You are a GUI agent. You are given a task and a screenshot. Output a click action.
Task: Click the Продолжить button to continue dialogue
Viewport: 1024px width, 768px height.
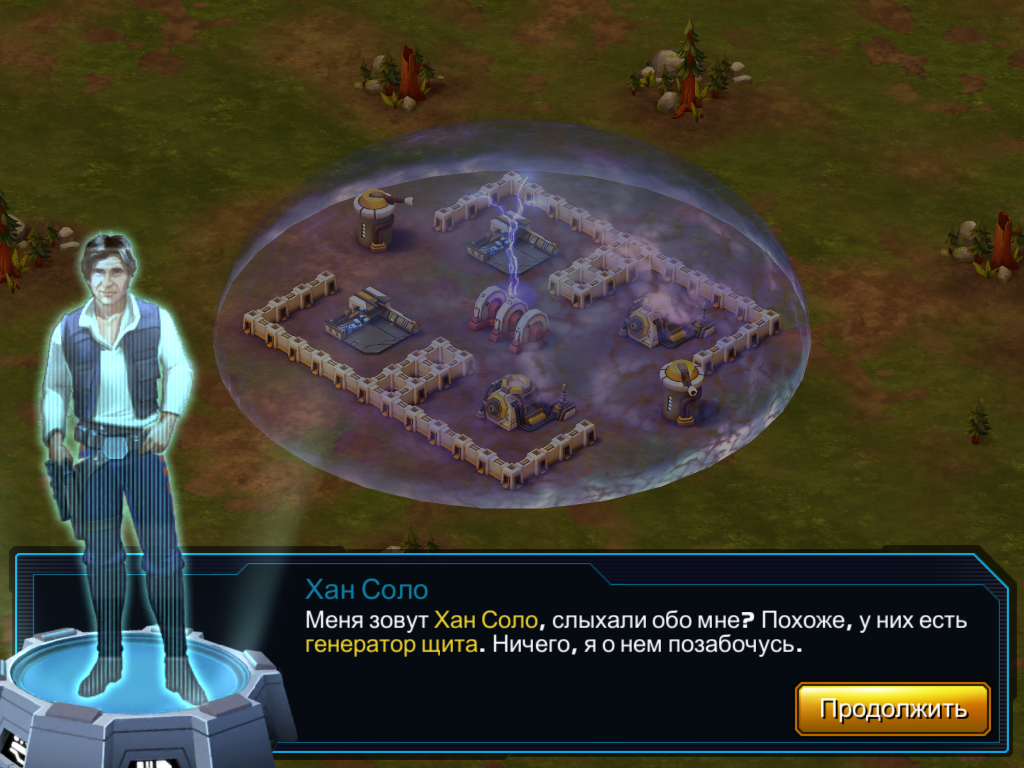(892, 709)
